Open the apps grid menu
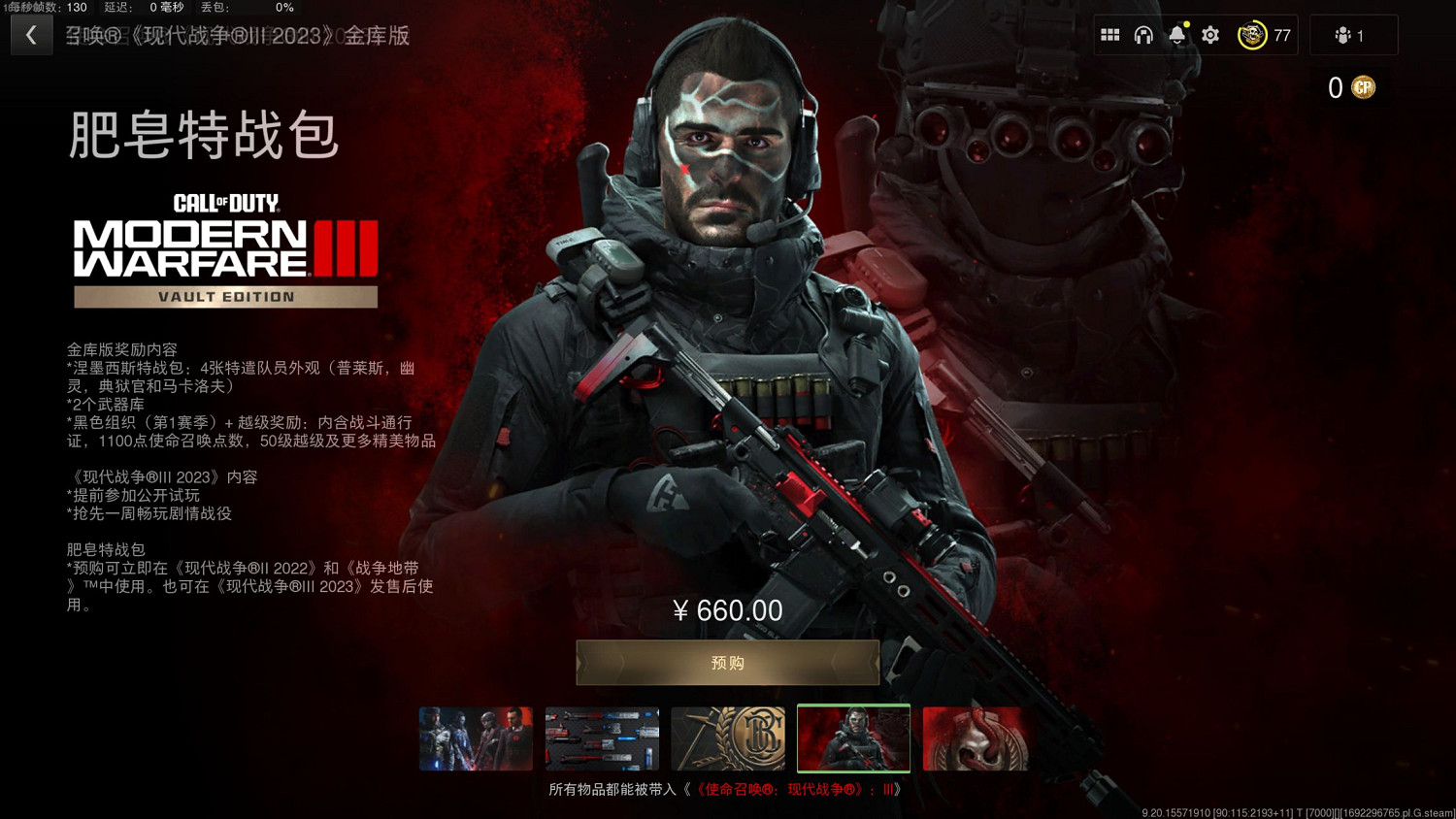The height and width of the screenshot is (819, 1456). point(1109,34)
